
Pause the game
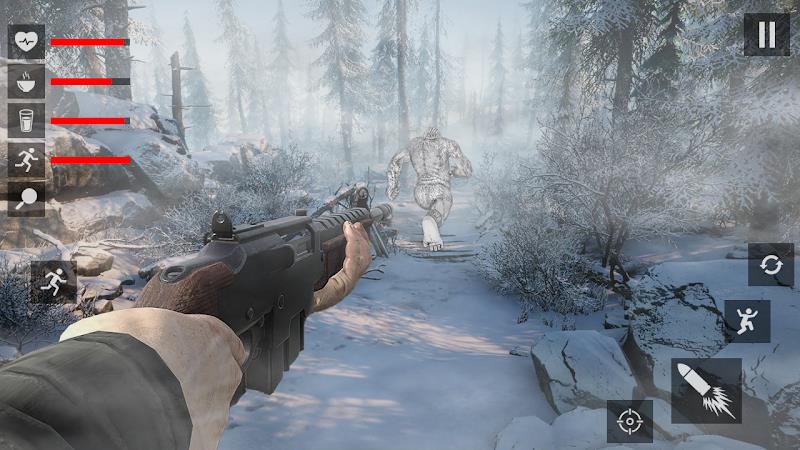click(x=766, y=35)
